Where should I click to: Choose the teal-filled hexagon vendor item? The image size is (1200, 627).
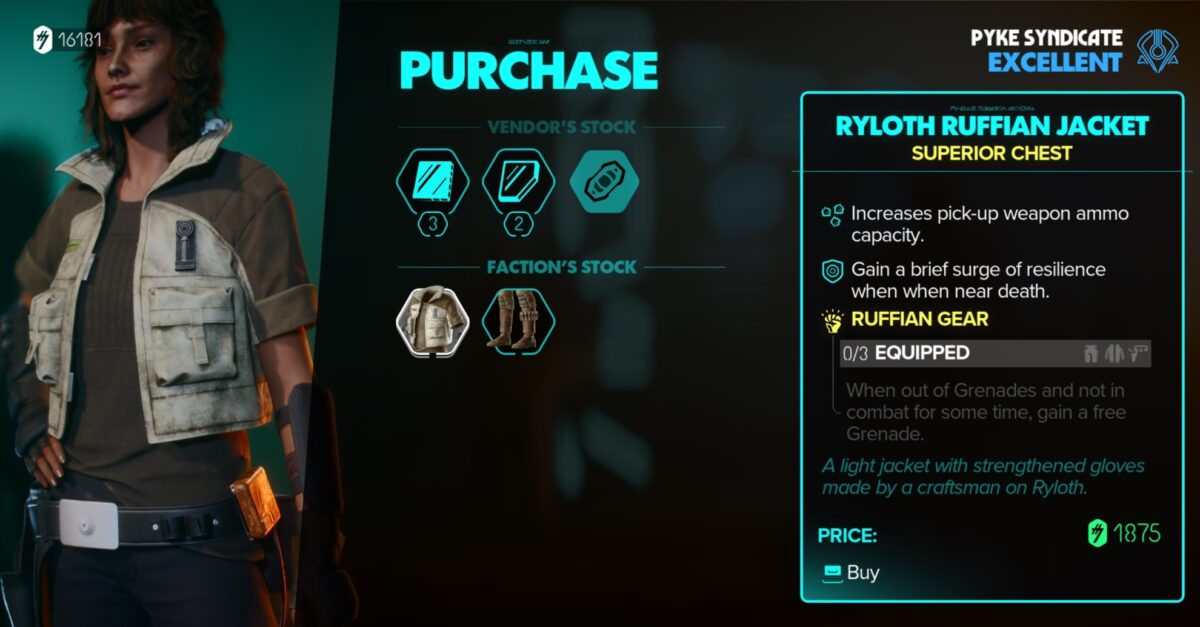tap(604, 183)
